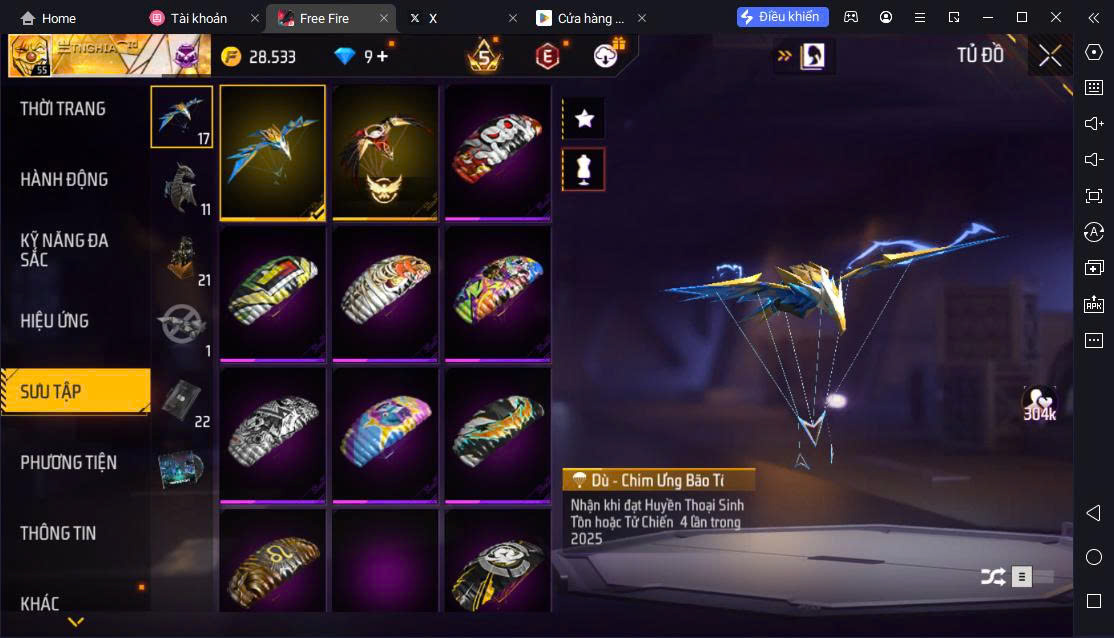The height and width of the screenshot is (638, 1114).
Task: Open the cloud download icon
Action: (606, 56)
